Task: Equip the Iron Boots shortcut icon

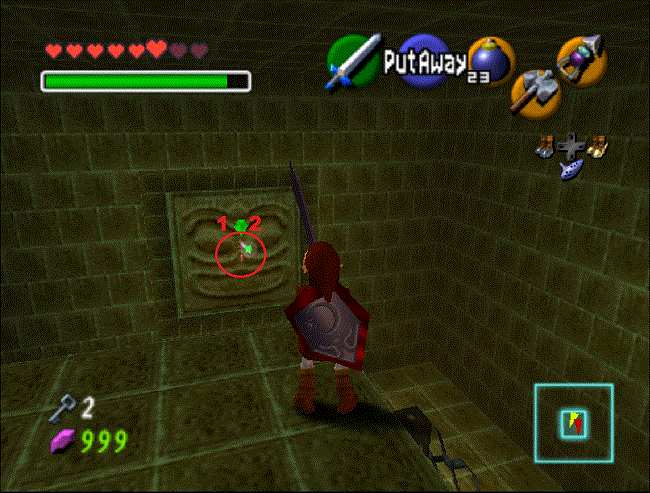Action: point(544,146)
